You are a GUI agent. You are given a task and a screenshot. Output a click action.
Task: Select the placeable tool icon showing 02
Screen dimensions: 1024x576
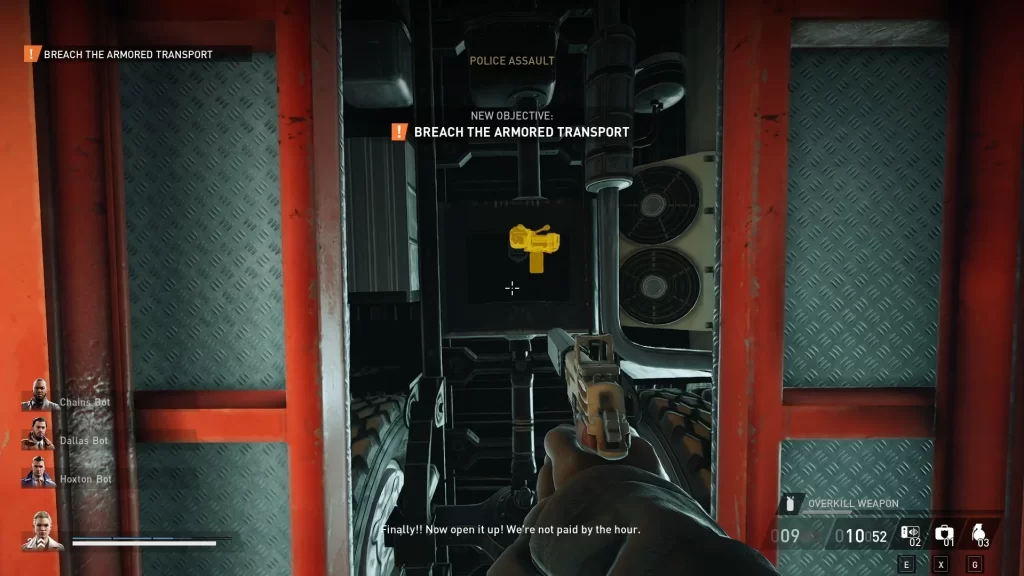click(x=909, y=534)
